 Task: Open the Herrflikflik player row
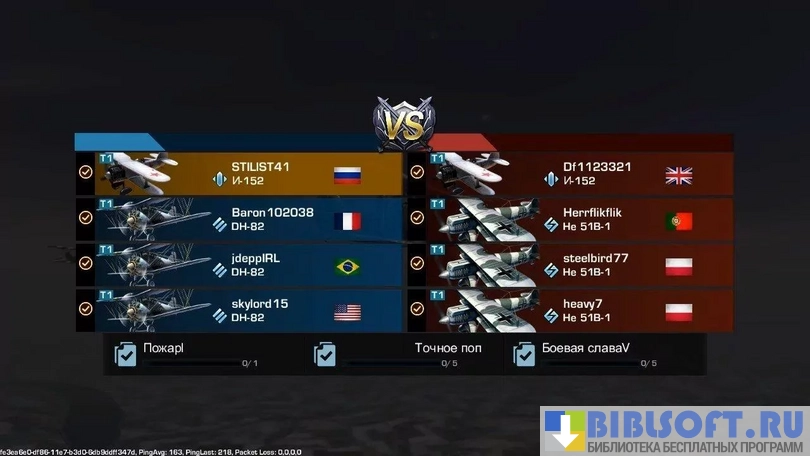tap(570, 219)
